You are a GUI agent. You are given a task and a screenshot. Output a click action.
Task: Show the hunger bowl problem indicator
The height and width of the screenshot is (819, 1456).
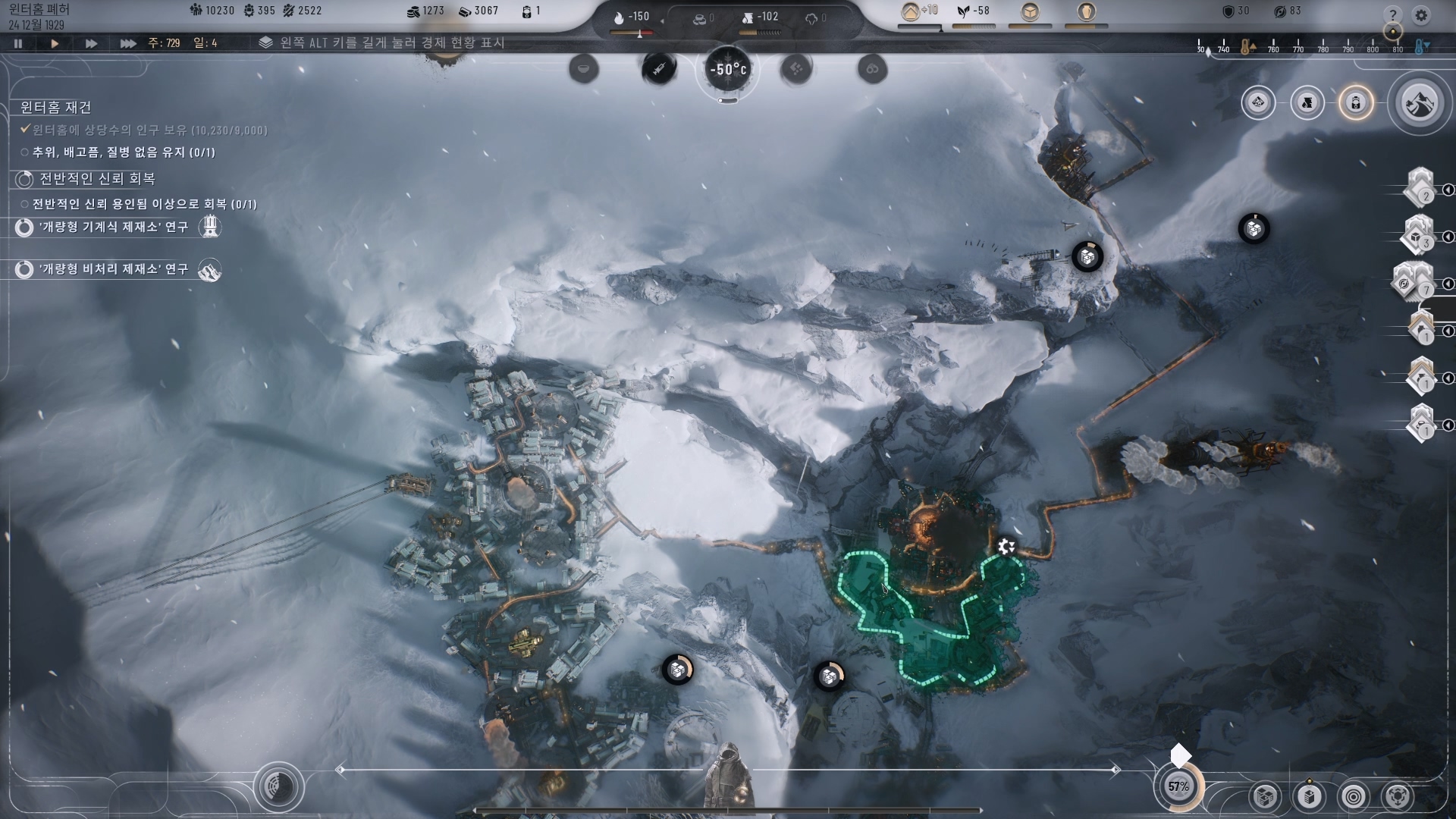pos(583,70)
